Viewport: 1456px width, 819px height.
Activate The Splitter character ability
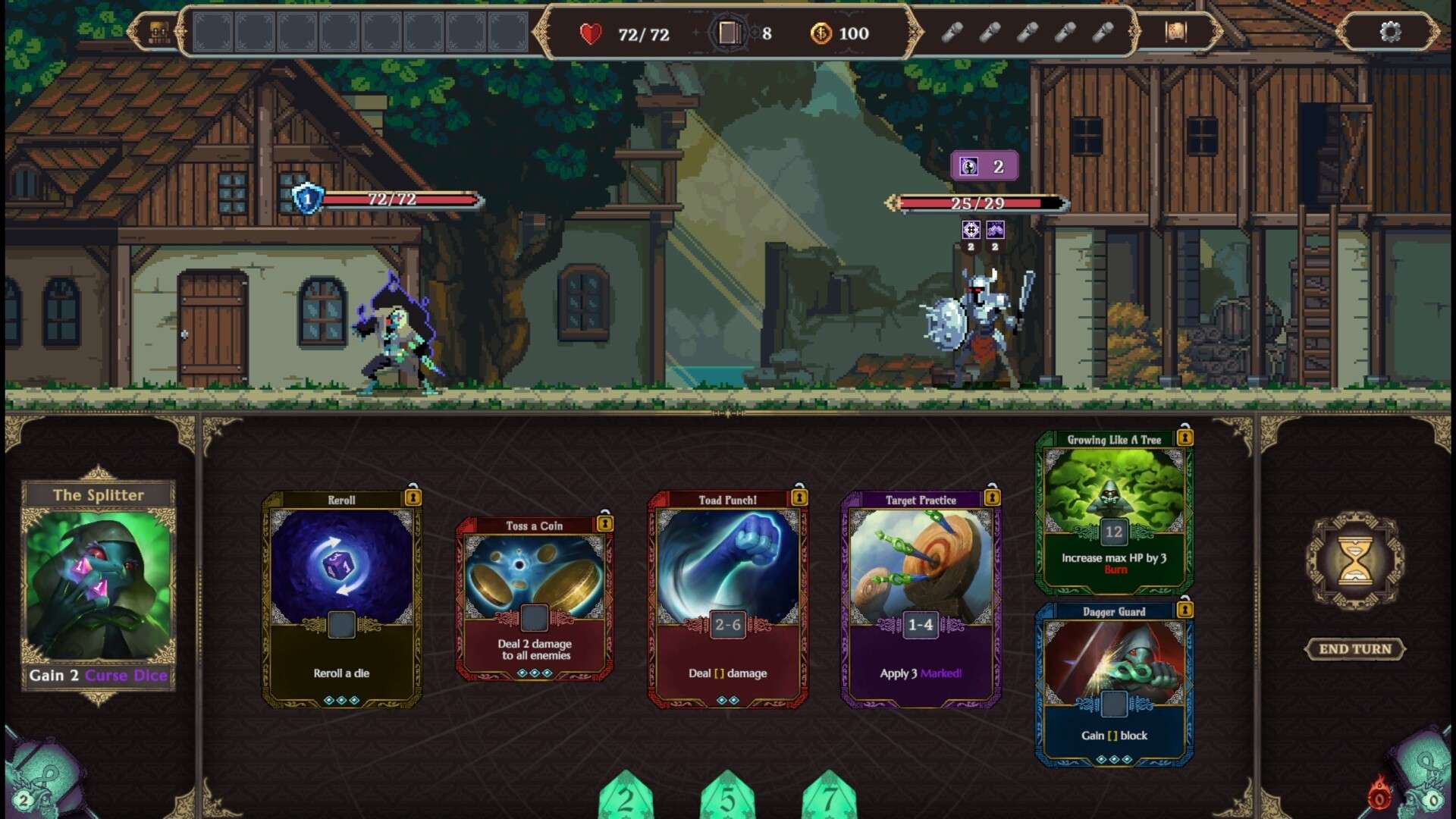tap(99, 584)
